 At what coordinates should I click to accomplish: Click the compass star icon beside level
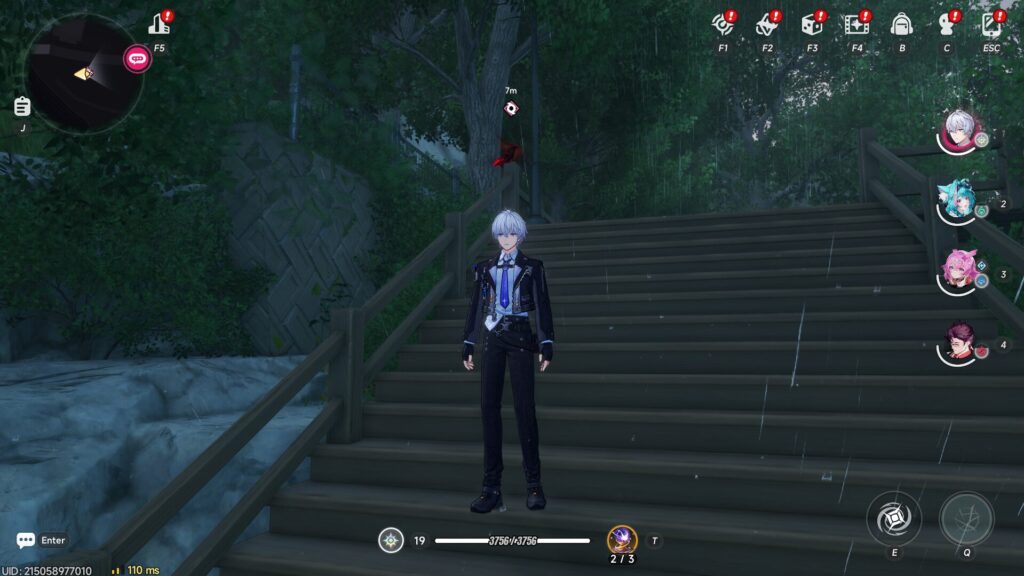(x=391, y=541)
